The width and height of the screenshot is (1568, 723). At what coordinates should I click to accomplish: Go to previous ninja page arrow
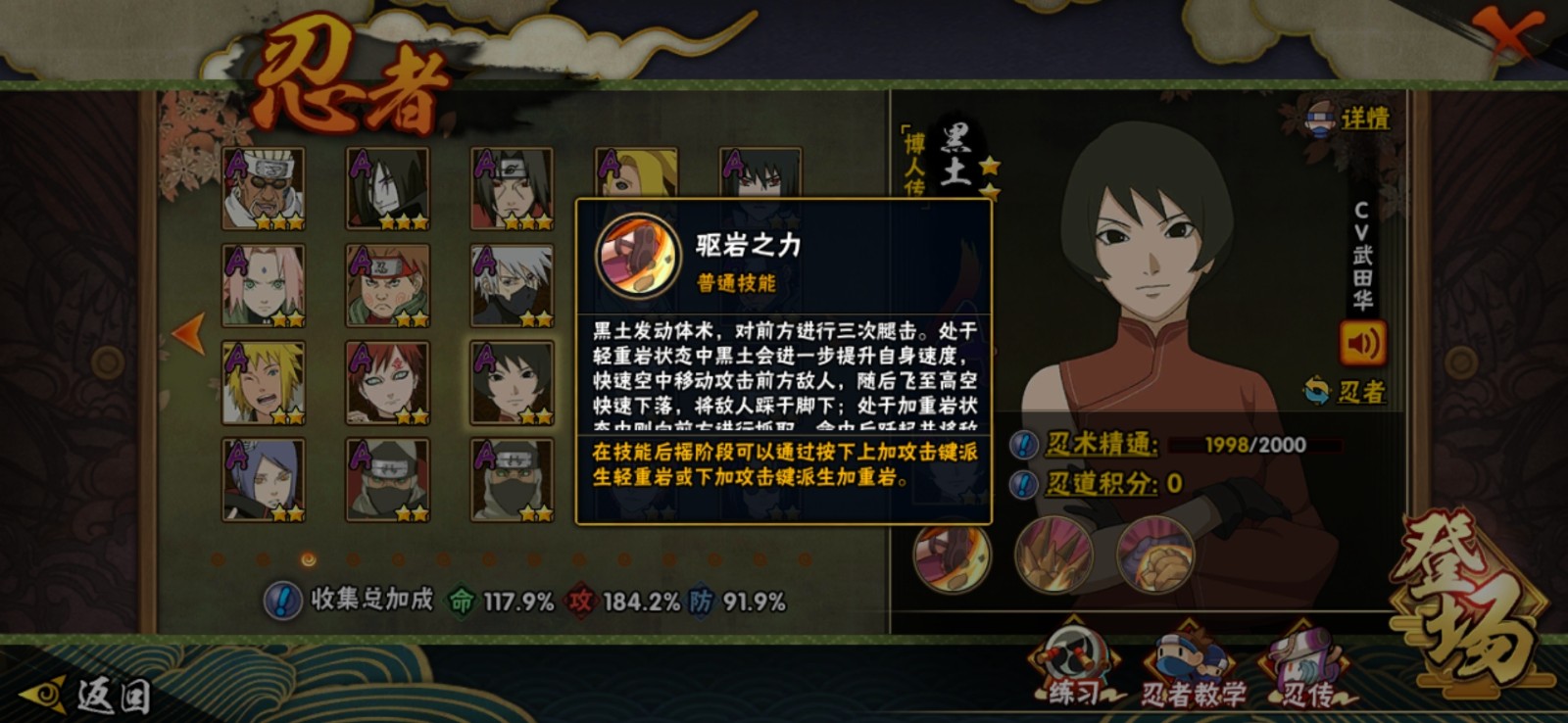point(187,333)
